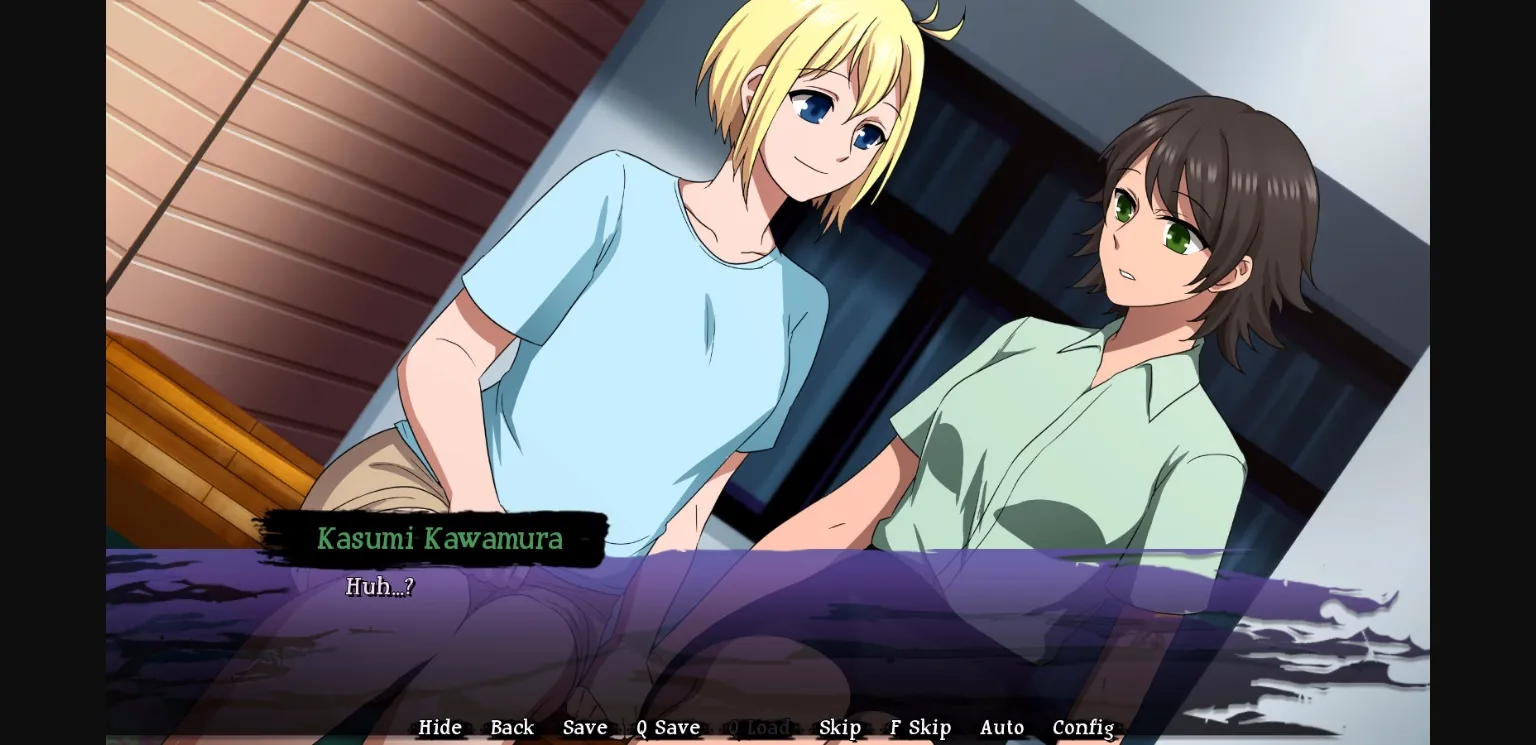
Task: Click the grayed-out Q Load option
Action: [759, 727]
